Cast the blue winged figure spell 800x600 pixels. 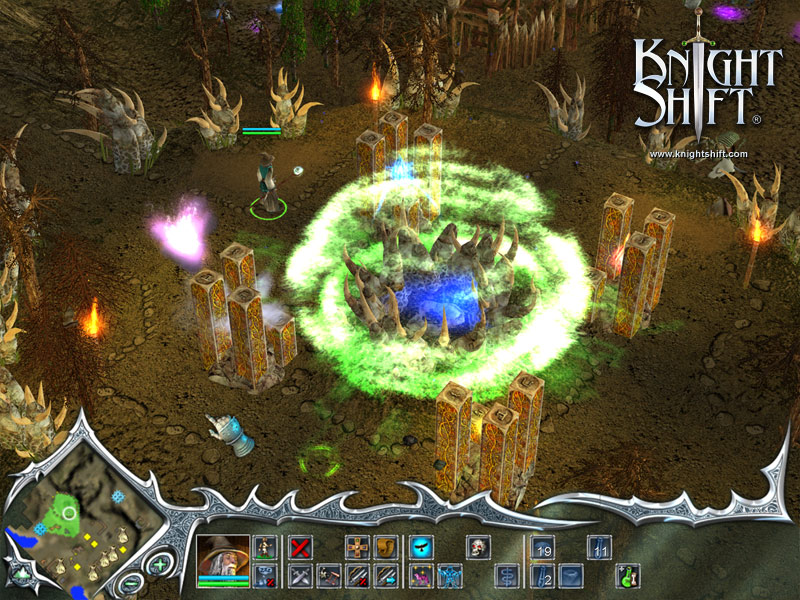pos(449,575)
